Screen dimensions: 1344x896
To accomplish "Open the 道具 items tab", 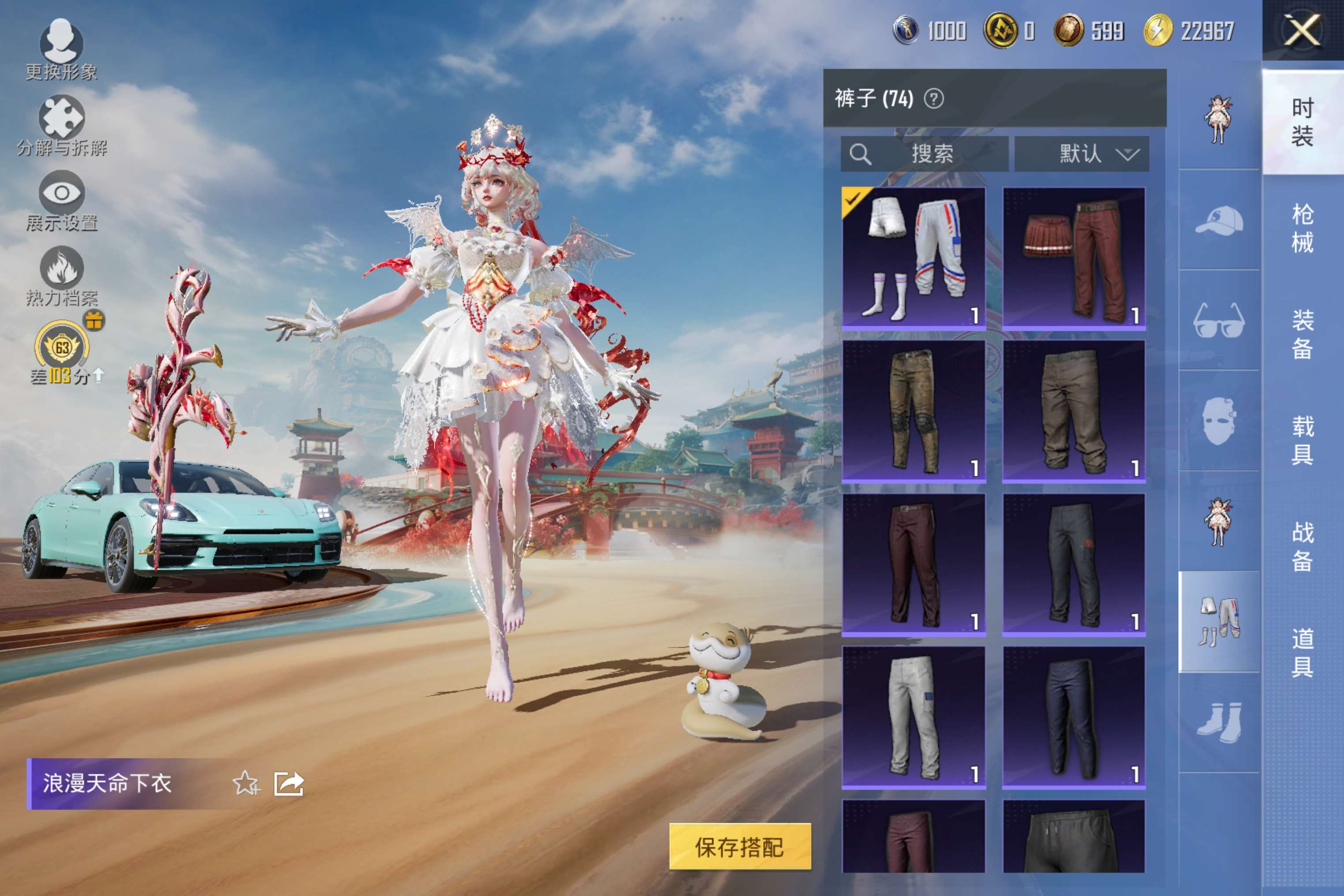I will point(1302,652).
